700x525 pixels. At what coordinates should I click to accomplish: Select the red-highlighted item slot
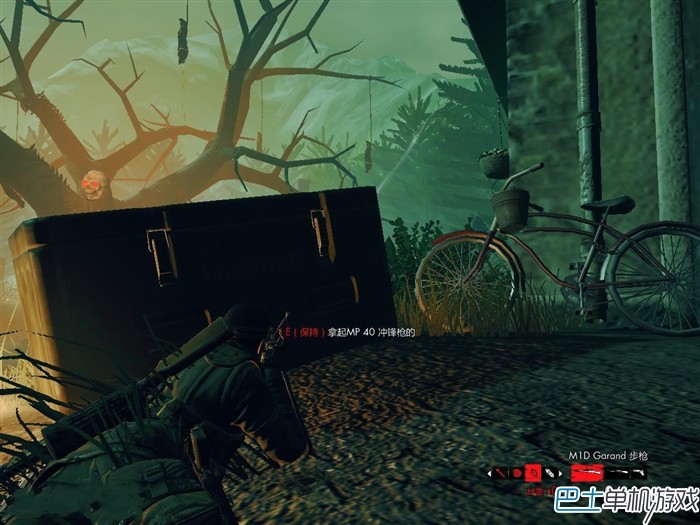533,473
